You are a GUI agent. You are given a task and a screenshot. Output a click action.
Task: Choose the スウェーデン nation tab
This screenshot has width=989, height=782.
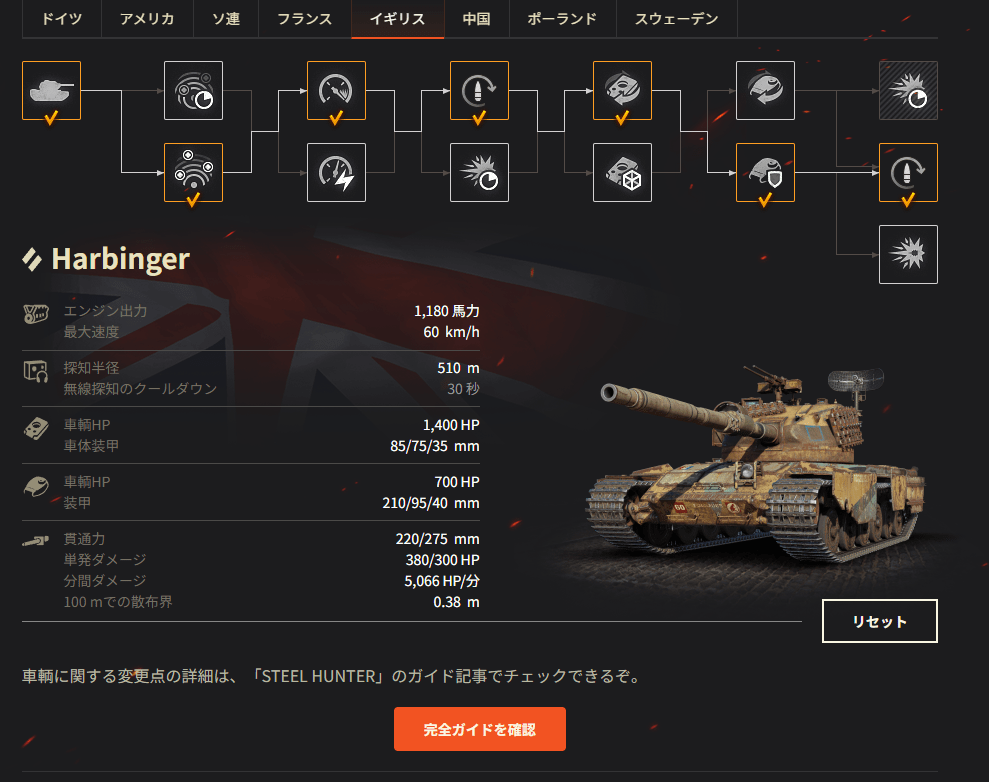pyautogui.click(x=676, y=19)
